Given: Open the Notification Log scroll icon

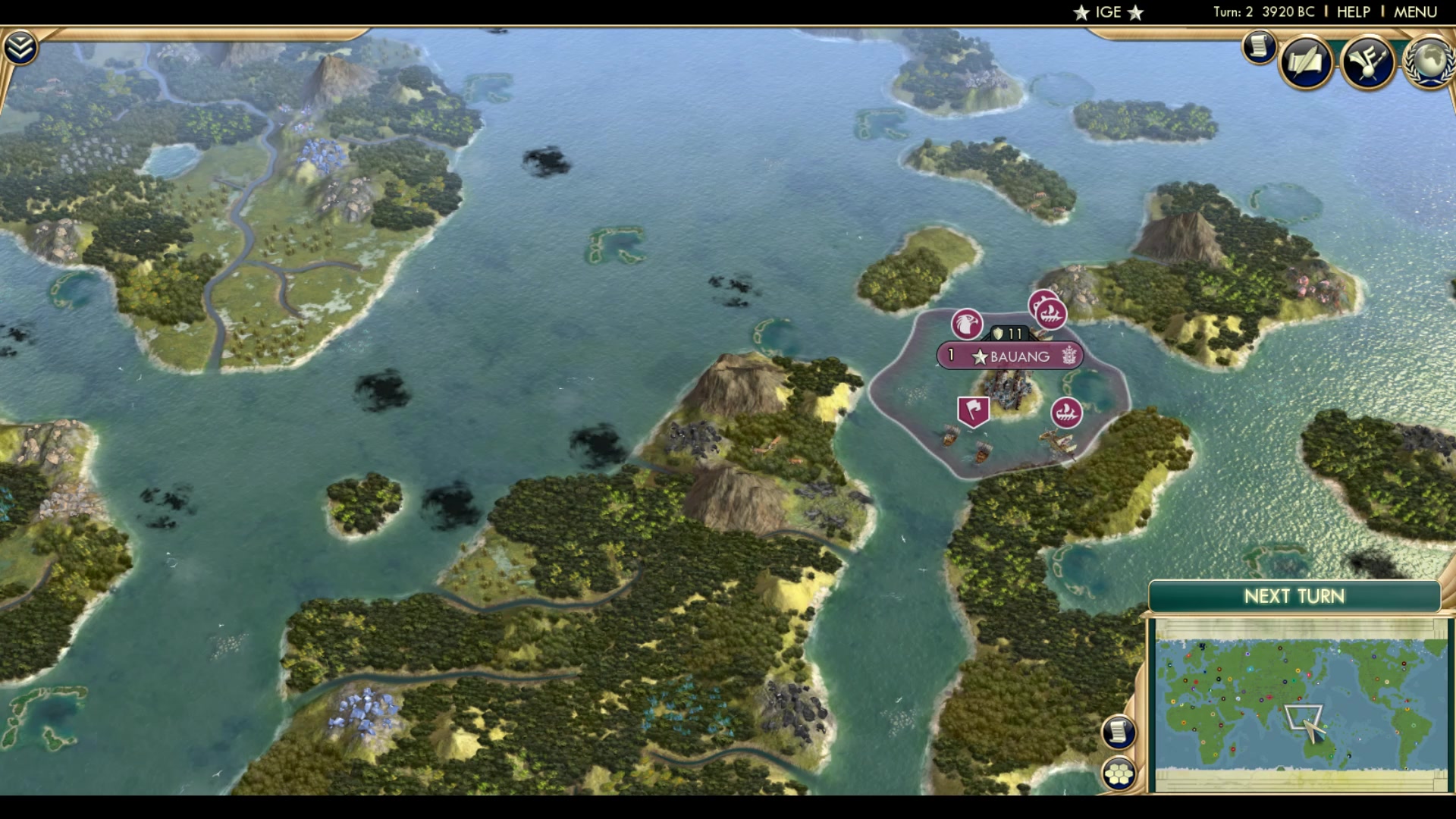Looking at the screenshot, I should [1258, 47].
